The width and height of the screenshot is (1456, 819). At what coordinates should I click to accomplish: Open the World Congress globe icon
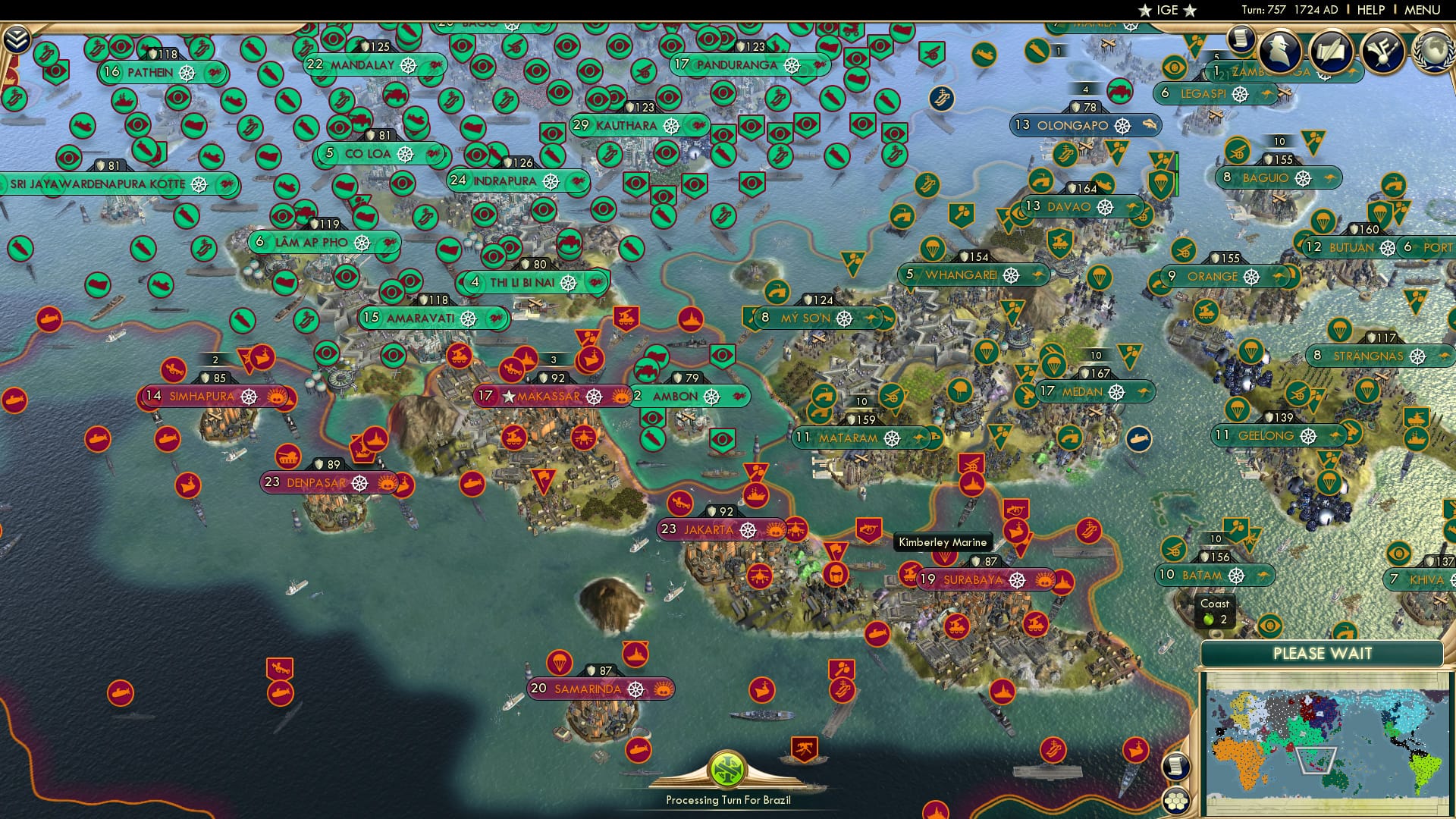[1436, 53]
